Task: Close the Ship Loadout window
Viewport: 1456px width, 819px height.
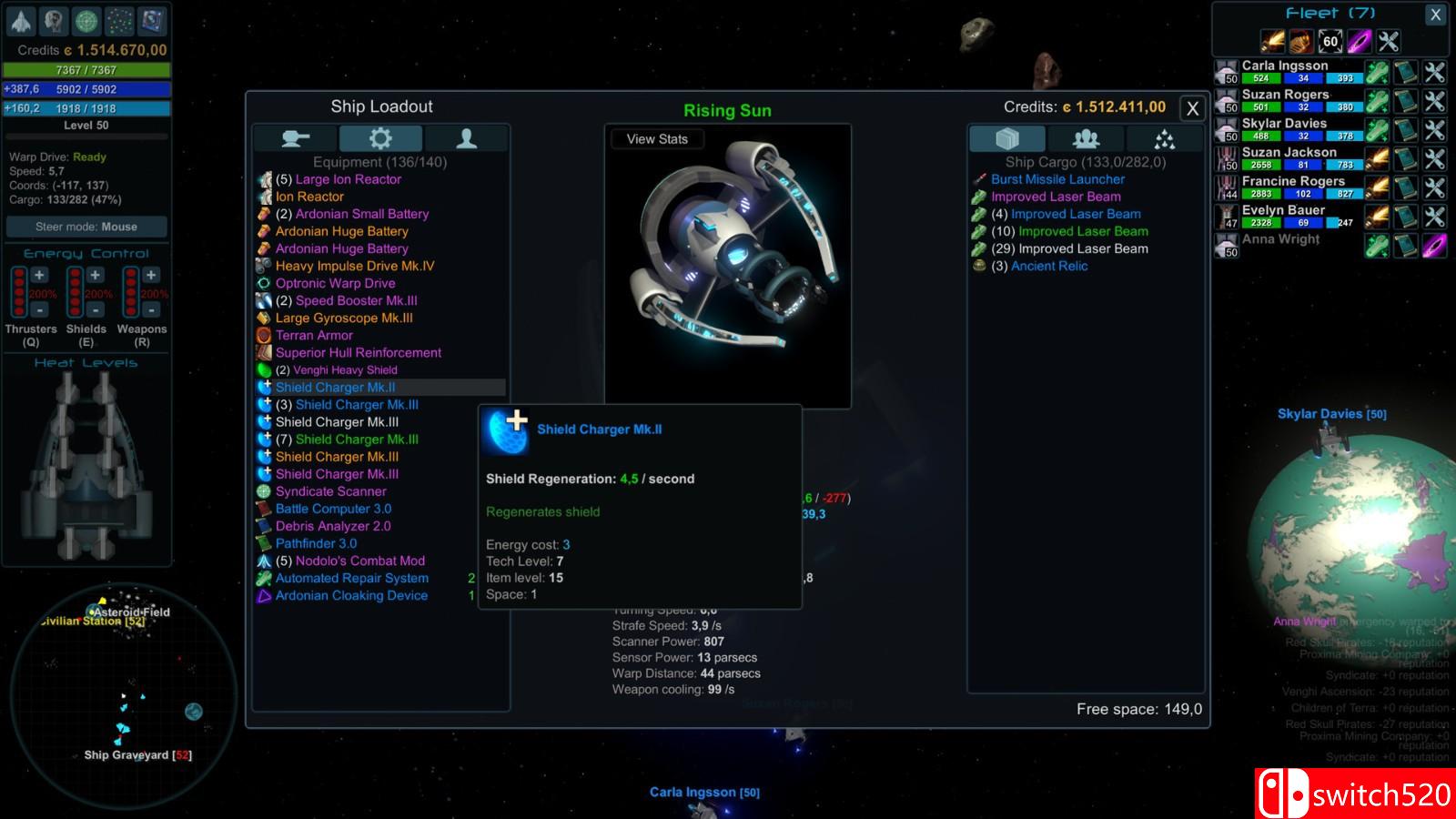Action: pos(1192,109)
